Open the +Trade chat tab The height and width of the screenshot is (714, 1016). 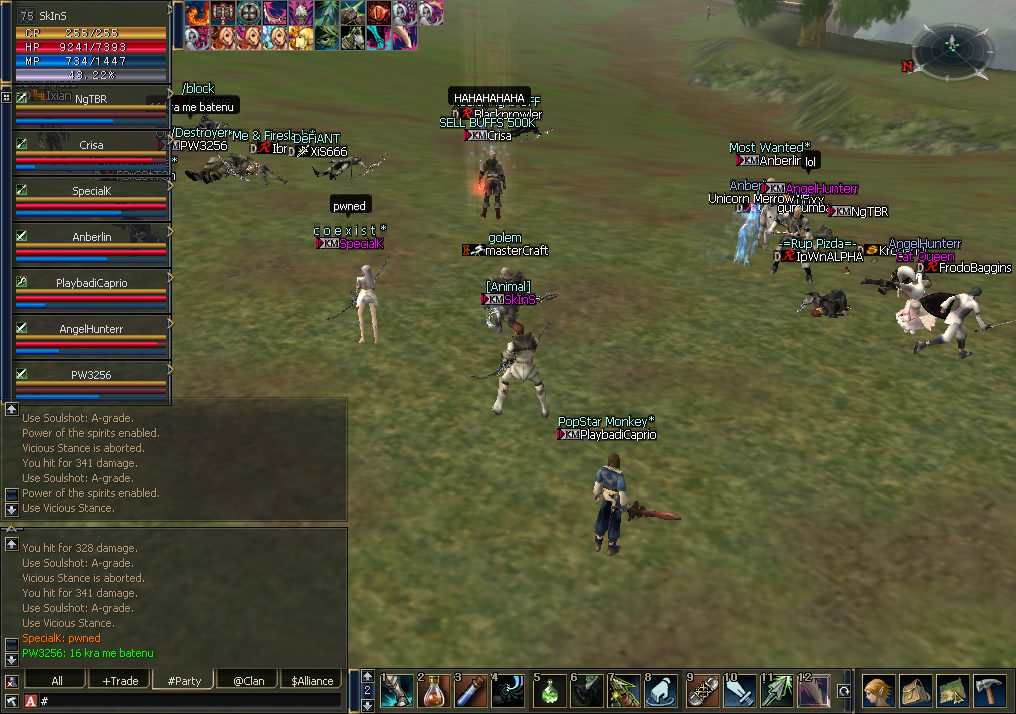click(120, 681)
